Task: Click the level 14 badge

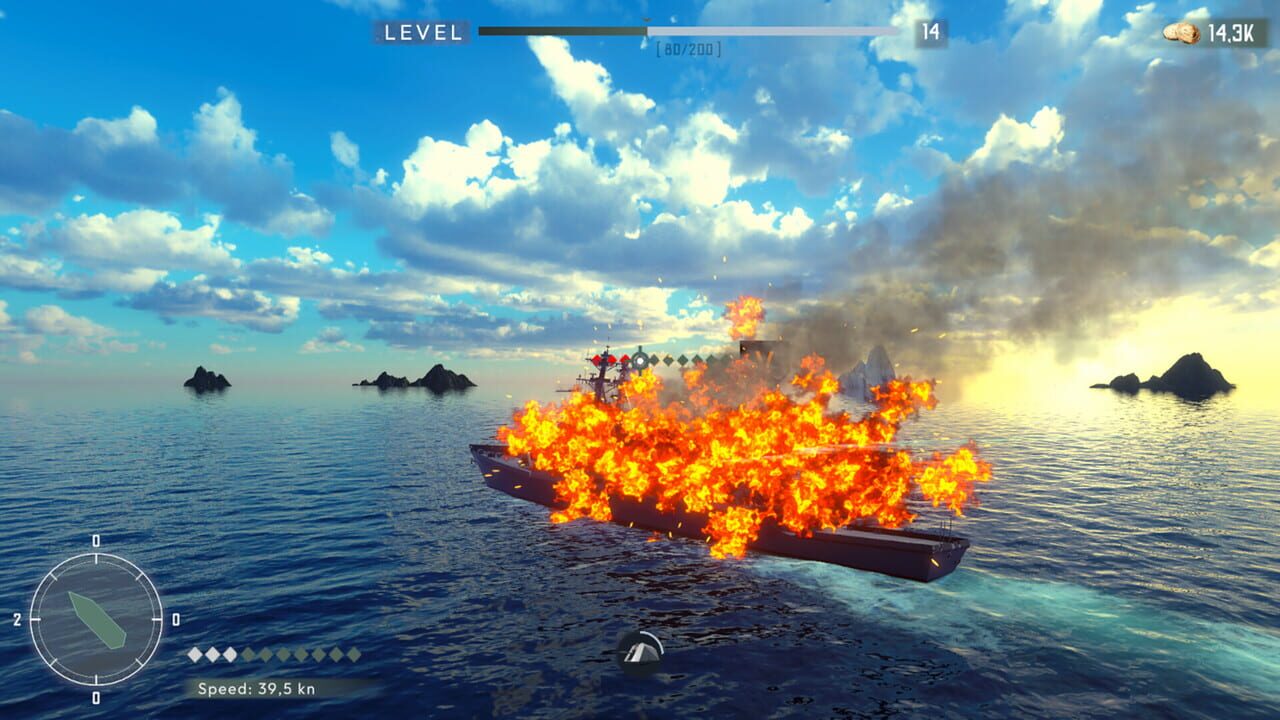Action: [x=931, y=30]
